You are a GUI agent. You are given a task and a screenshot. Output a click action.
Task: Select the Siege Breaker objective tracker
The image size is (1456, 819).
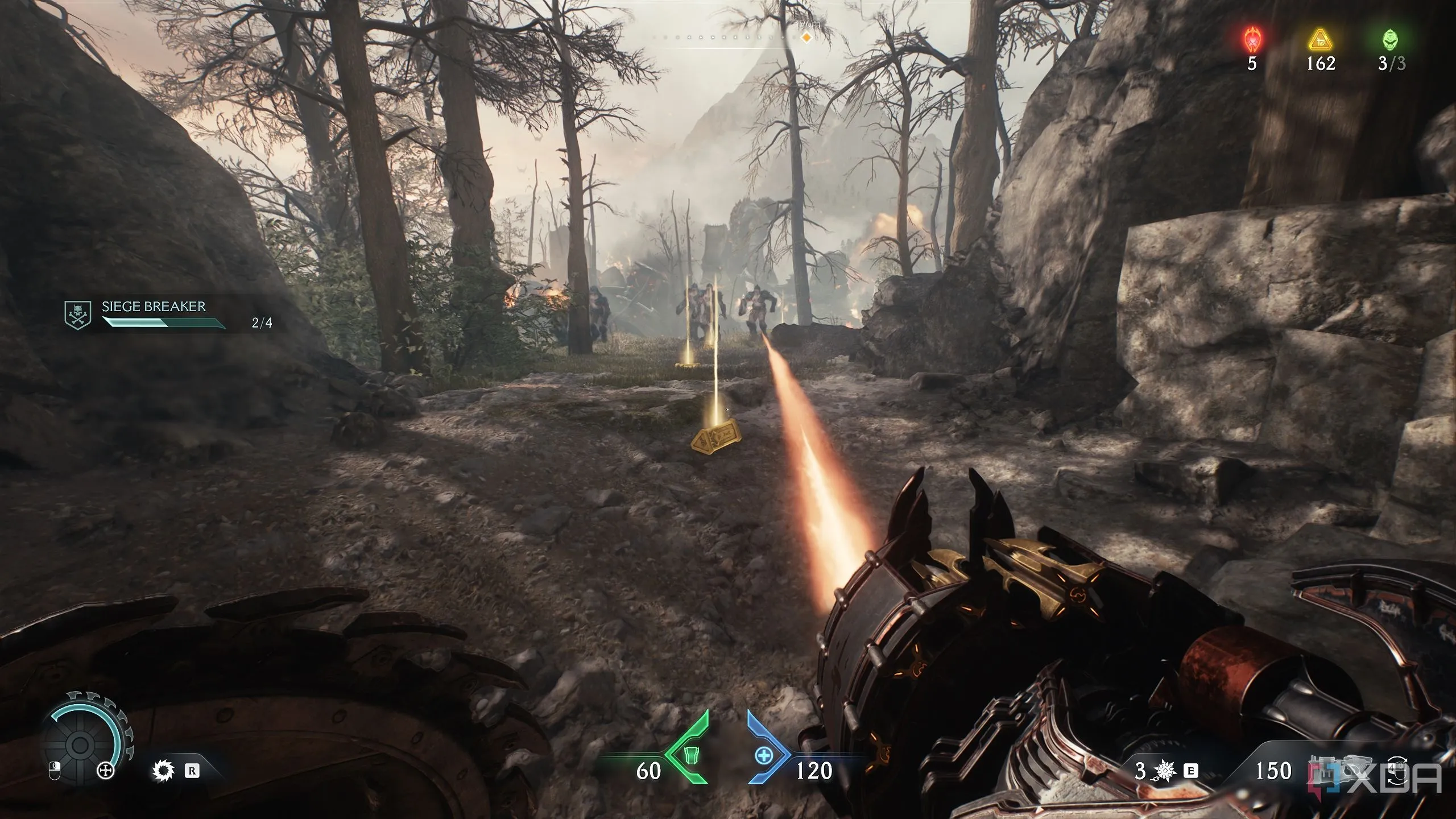tap(154, 315)
